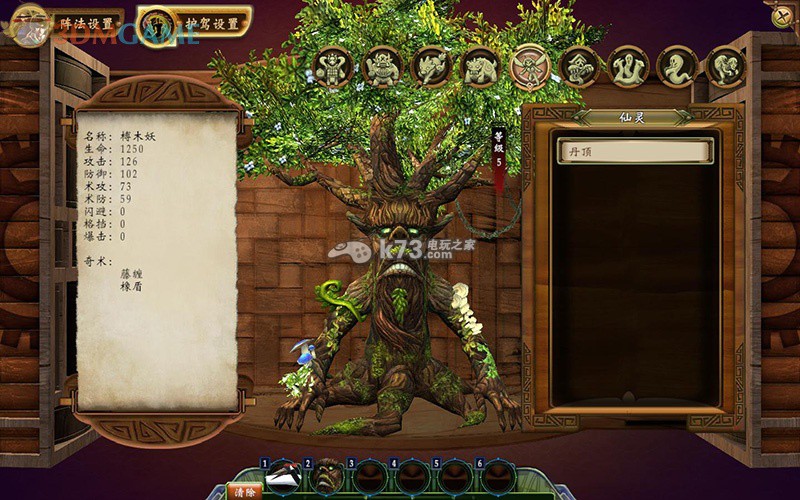Click the 清除 clear button
Viewport: 800px width, 500px height.
point(242,492)
